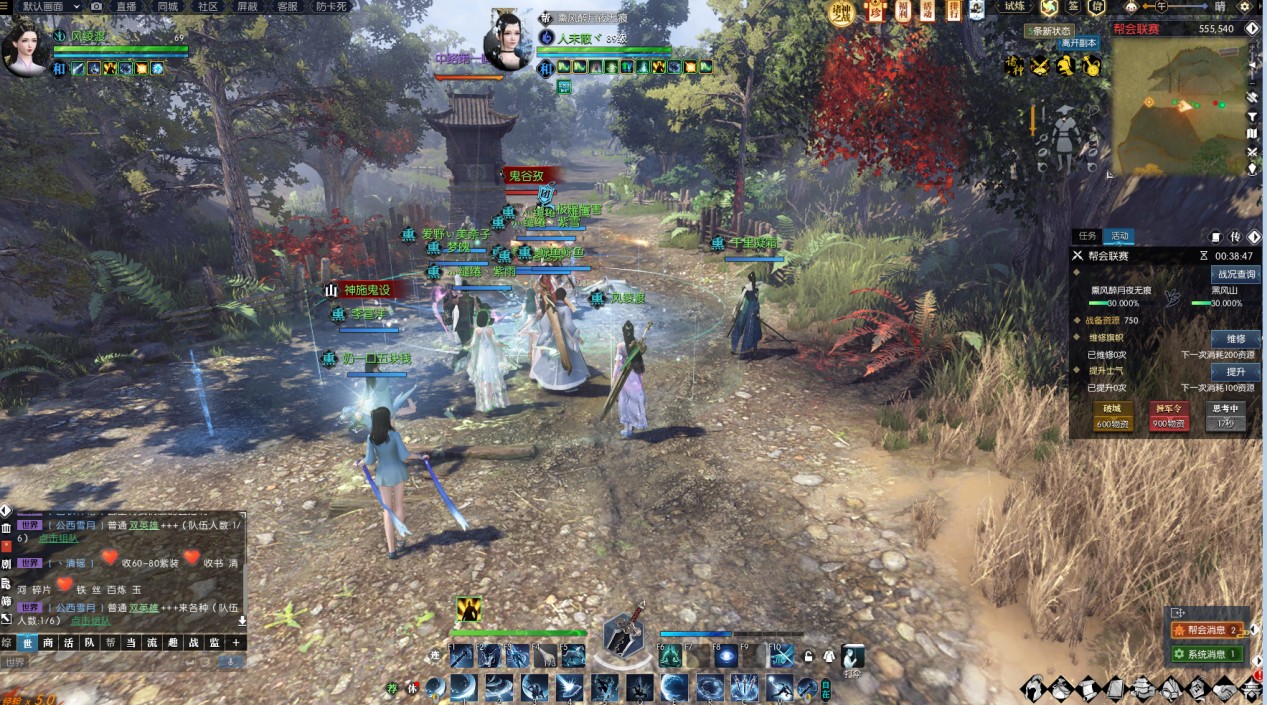This screenshot has height=705, width=1267.
Task: Select the 活动 activity tab
Action: 1119,236
